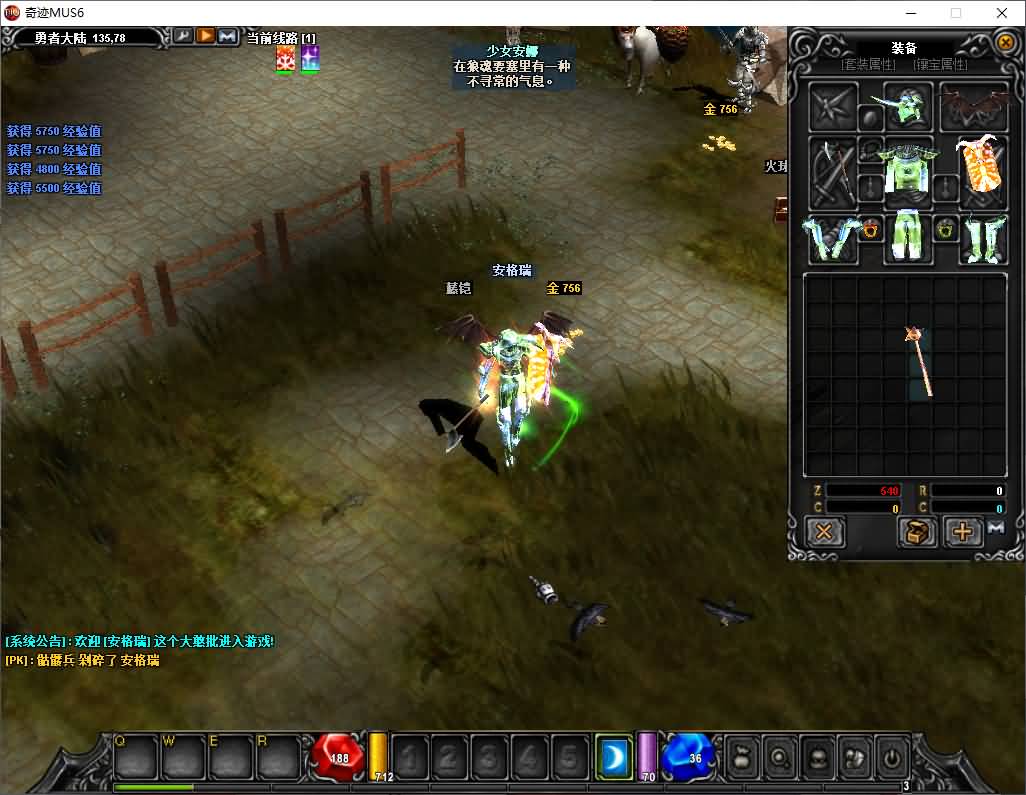Select the orange shield in the equipment slot
1026x795 pixels.
click(981, 172)
